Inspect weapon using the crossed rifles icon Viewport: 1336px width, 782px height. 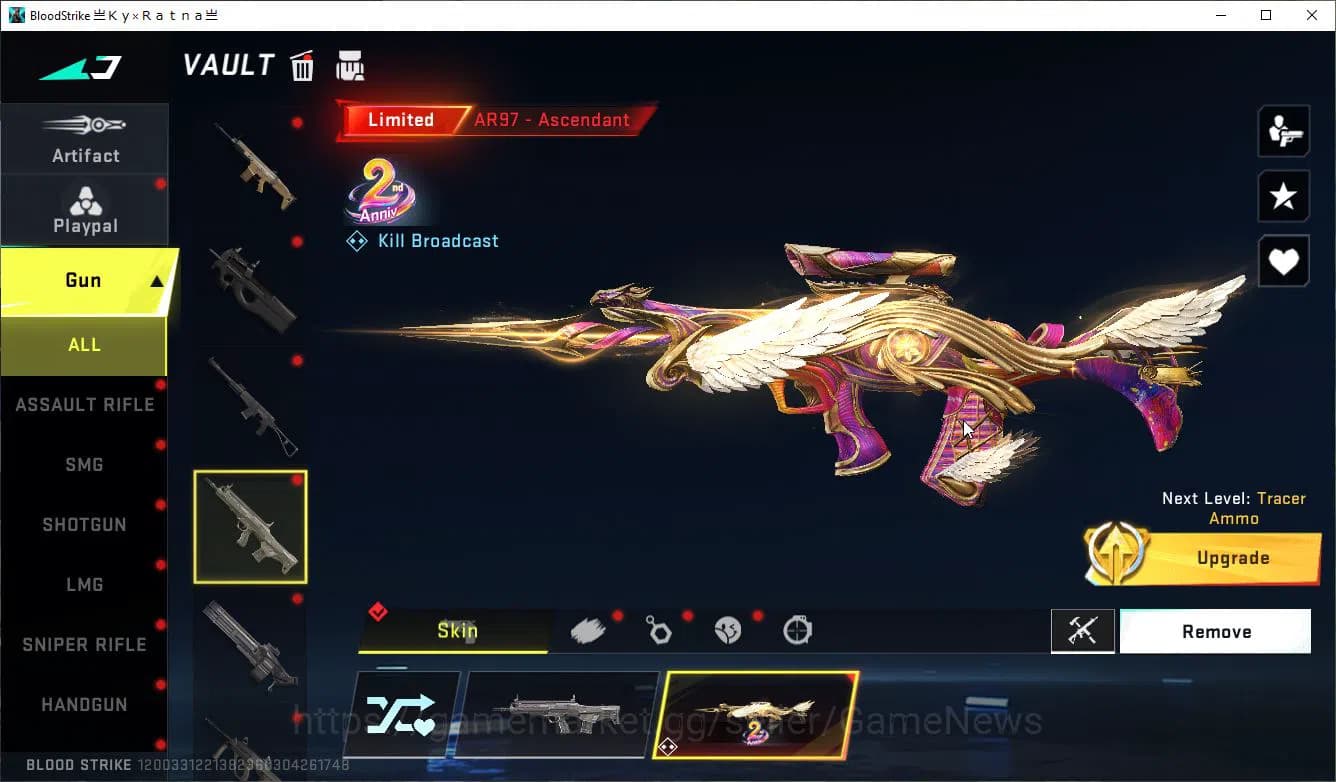point(1083,630)
